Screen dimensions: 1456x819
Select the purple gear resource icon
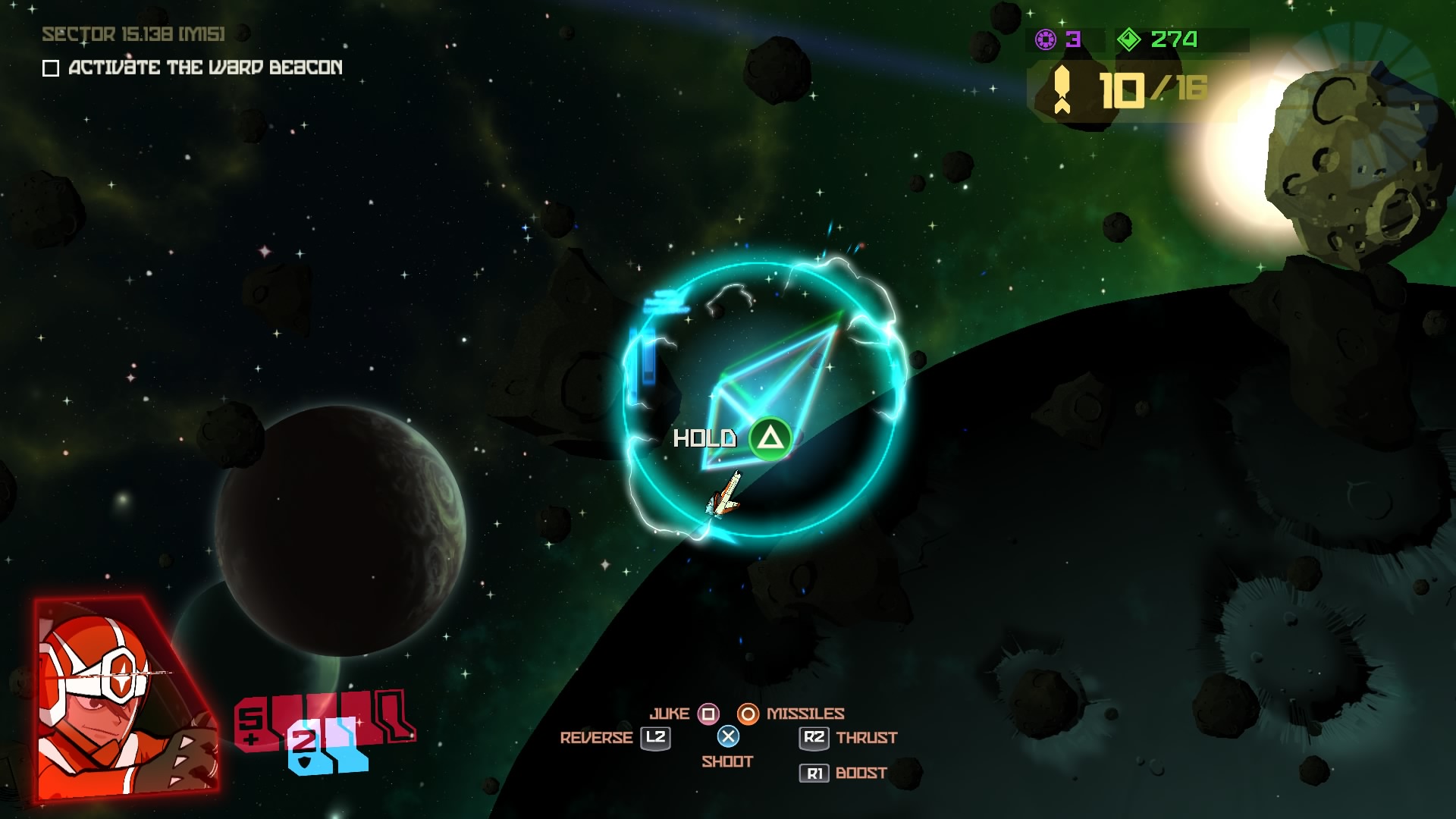tap(1046, 39)
